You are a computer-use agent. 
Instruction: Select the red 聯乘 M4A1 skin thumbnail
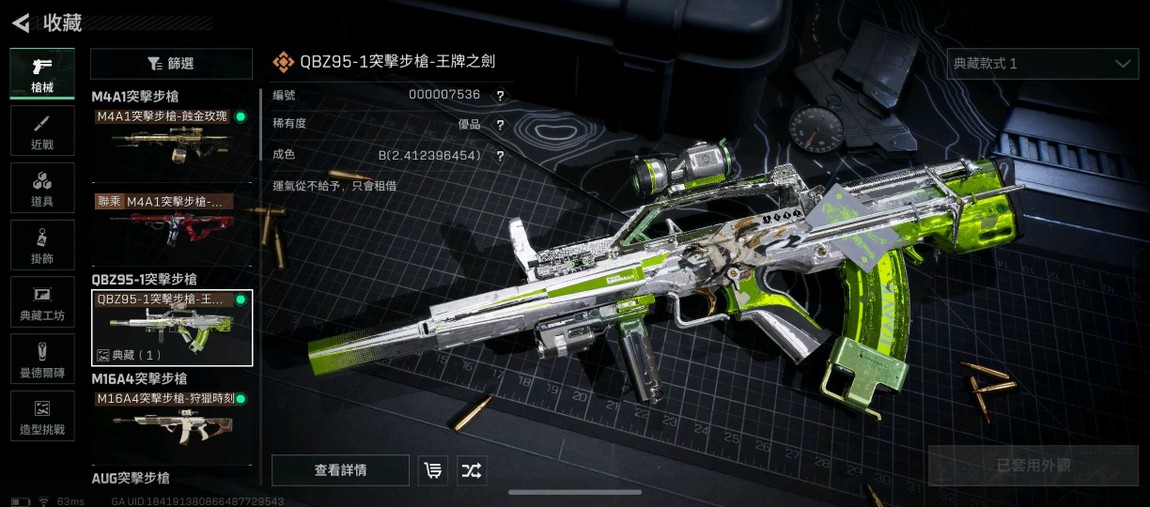tap(171, 222)
